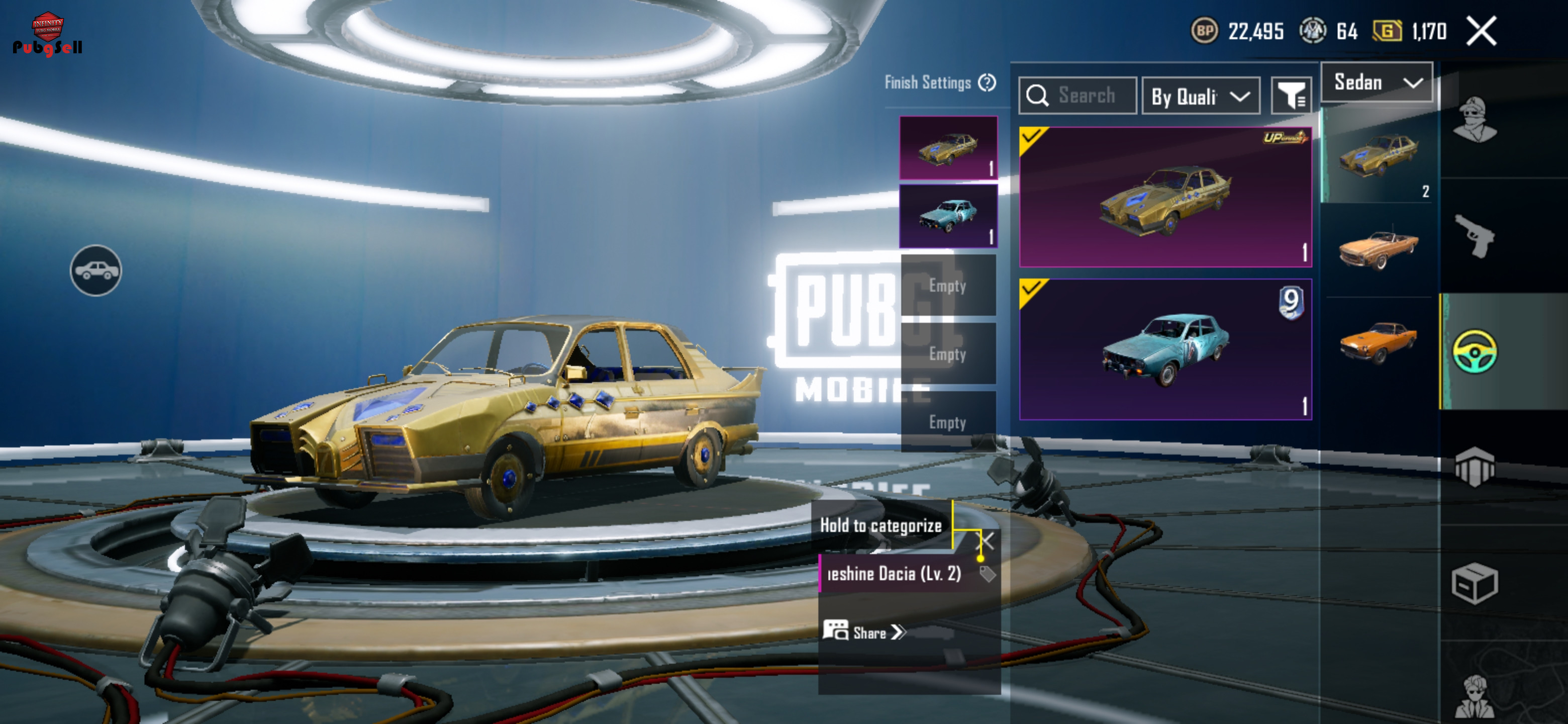Switch to the pistol weapons category
1568x724 pixels.
click(1474, 236)
